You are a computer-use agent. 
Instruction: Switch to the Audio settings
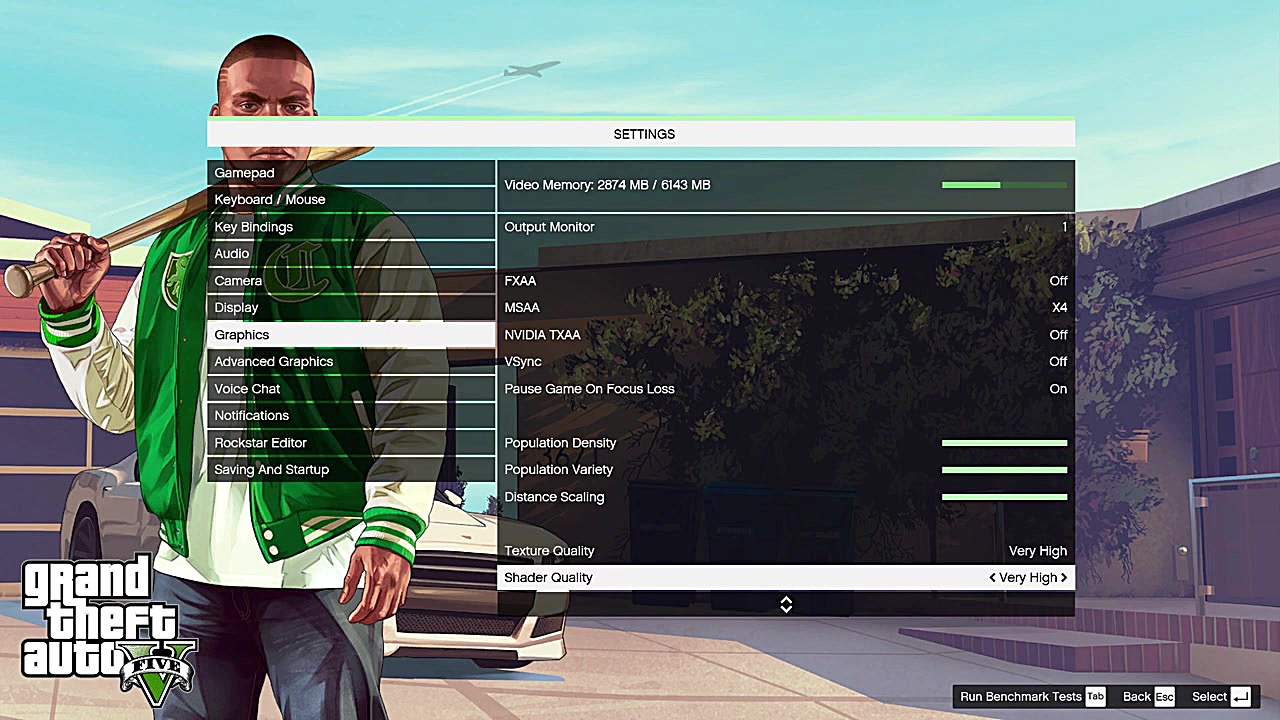pyautogui.click(x=350, y=254)
